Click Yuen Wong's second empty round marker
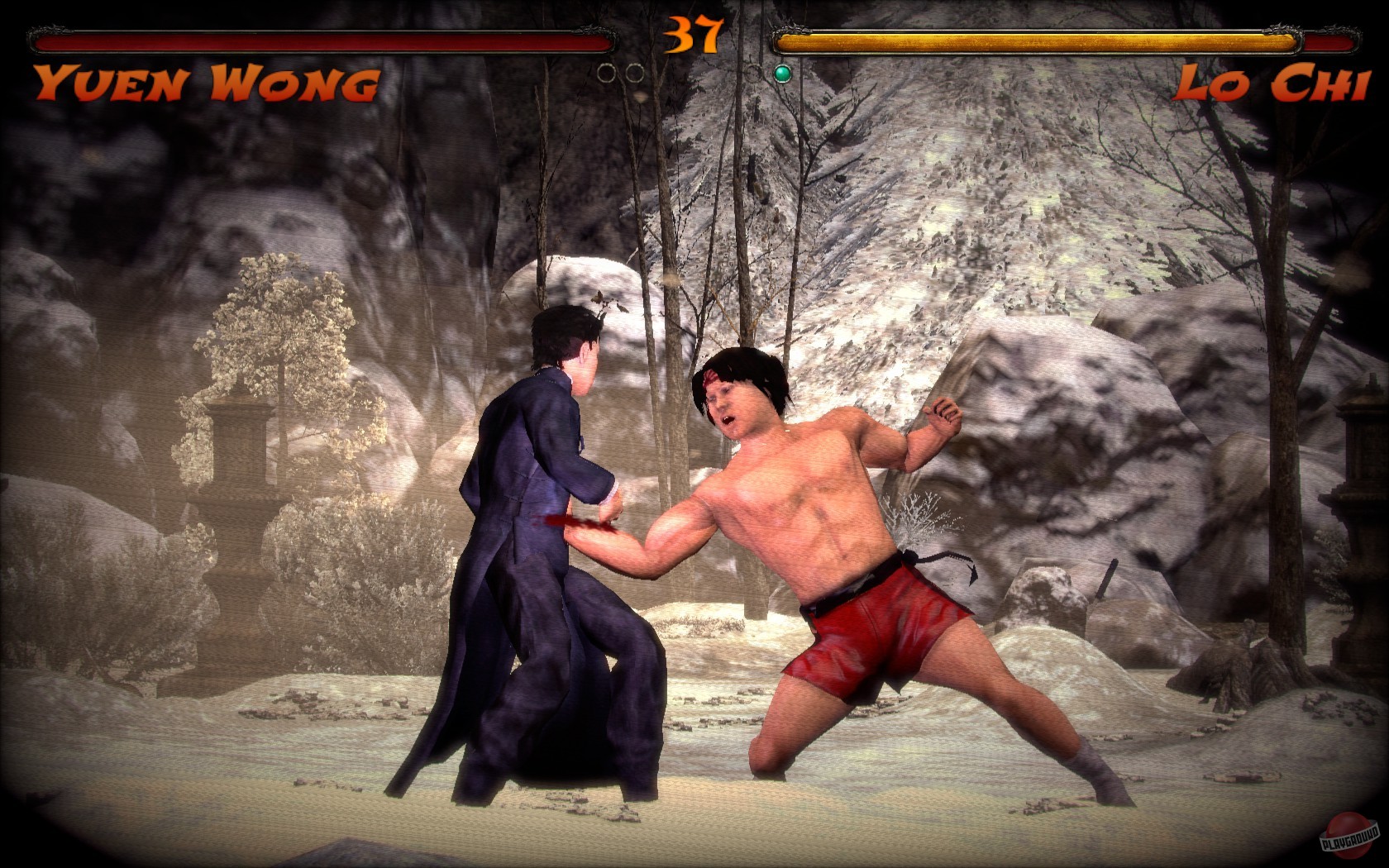The width and height of the screenshot is (1389, 868). click(635, 74)
